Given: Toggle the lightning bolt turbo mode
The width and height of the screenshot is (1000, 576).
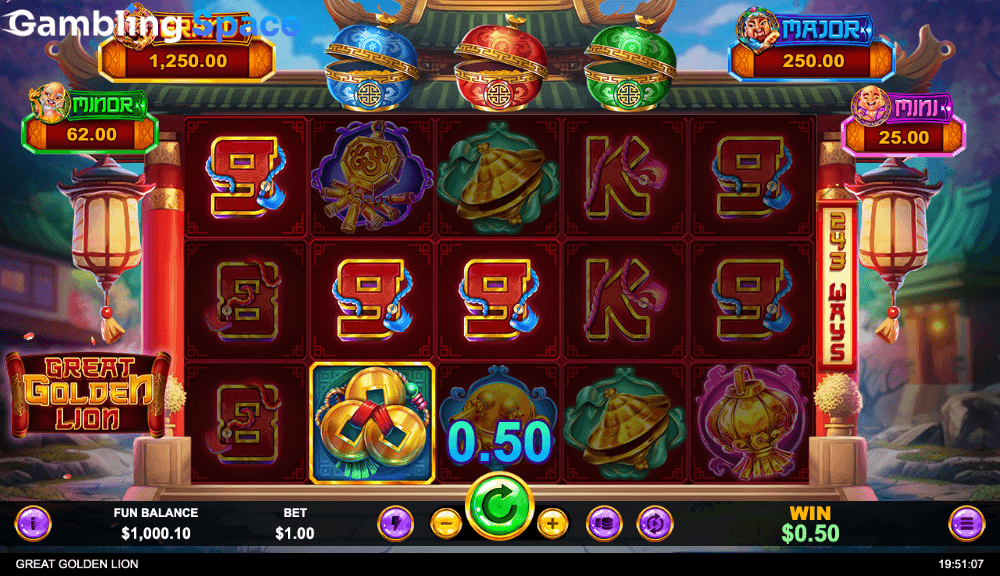Looking at the screenshot, I should tap(395, 522).
